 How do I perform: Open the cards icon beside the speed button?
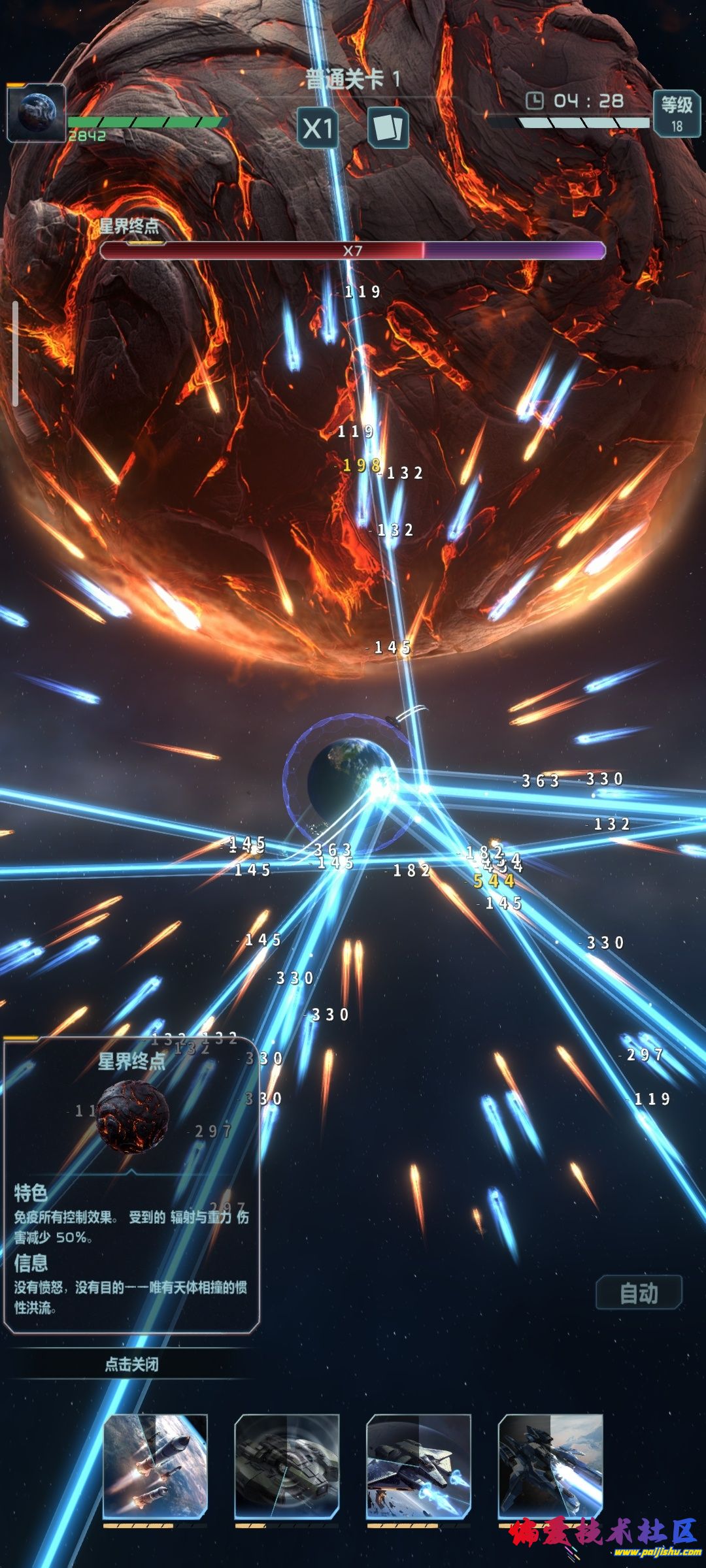(x=388, y=128)
